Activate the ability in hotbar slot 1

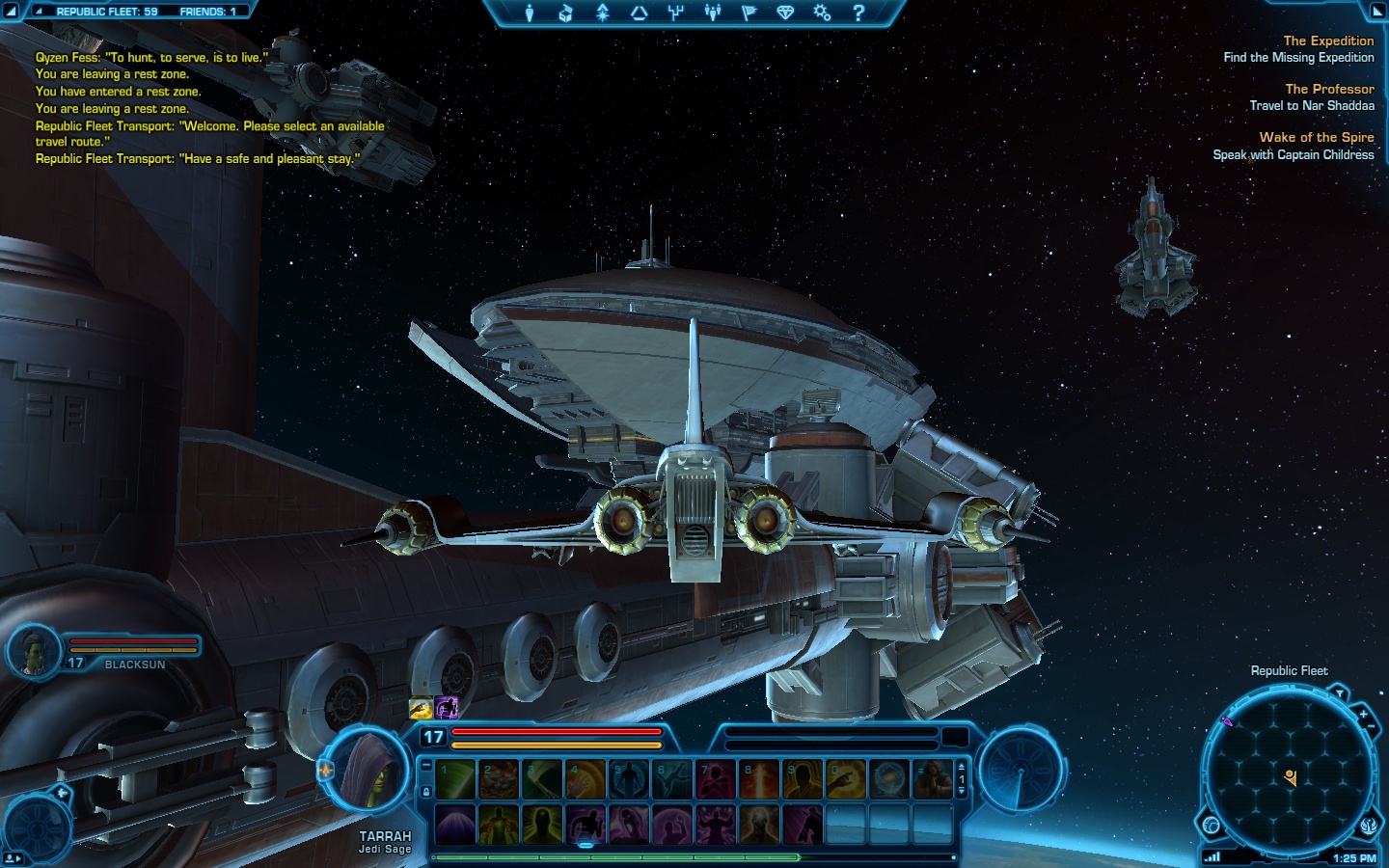point(455,779)
